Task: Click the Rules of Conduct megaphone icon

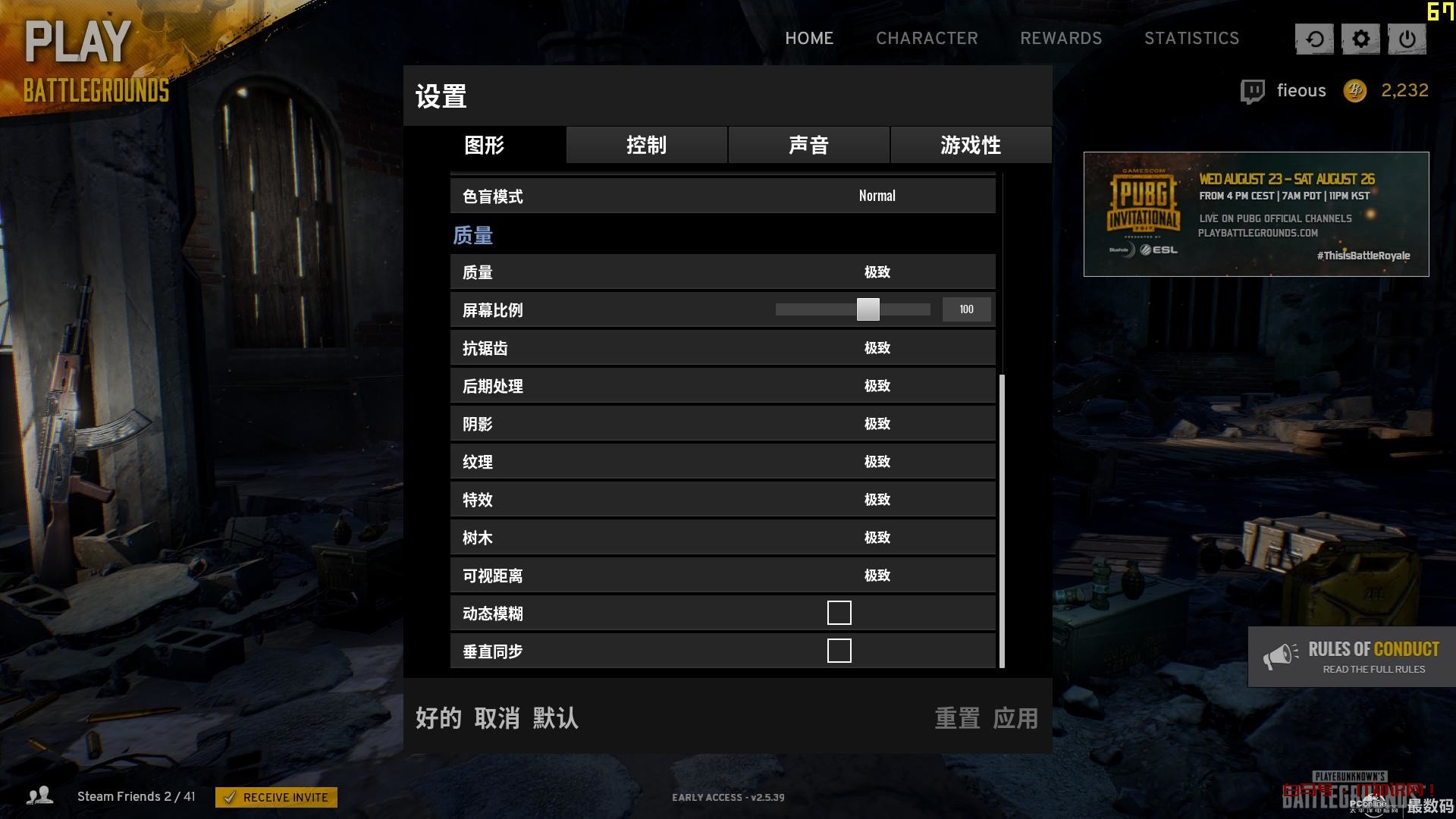Action: point(1282,655)
